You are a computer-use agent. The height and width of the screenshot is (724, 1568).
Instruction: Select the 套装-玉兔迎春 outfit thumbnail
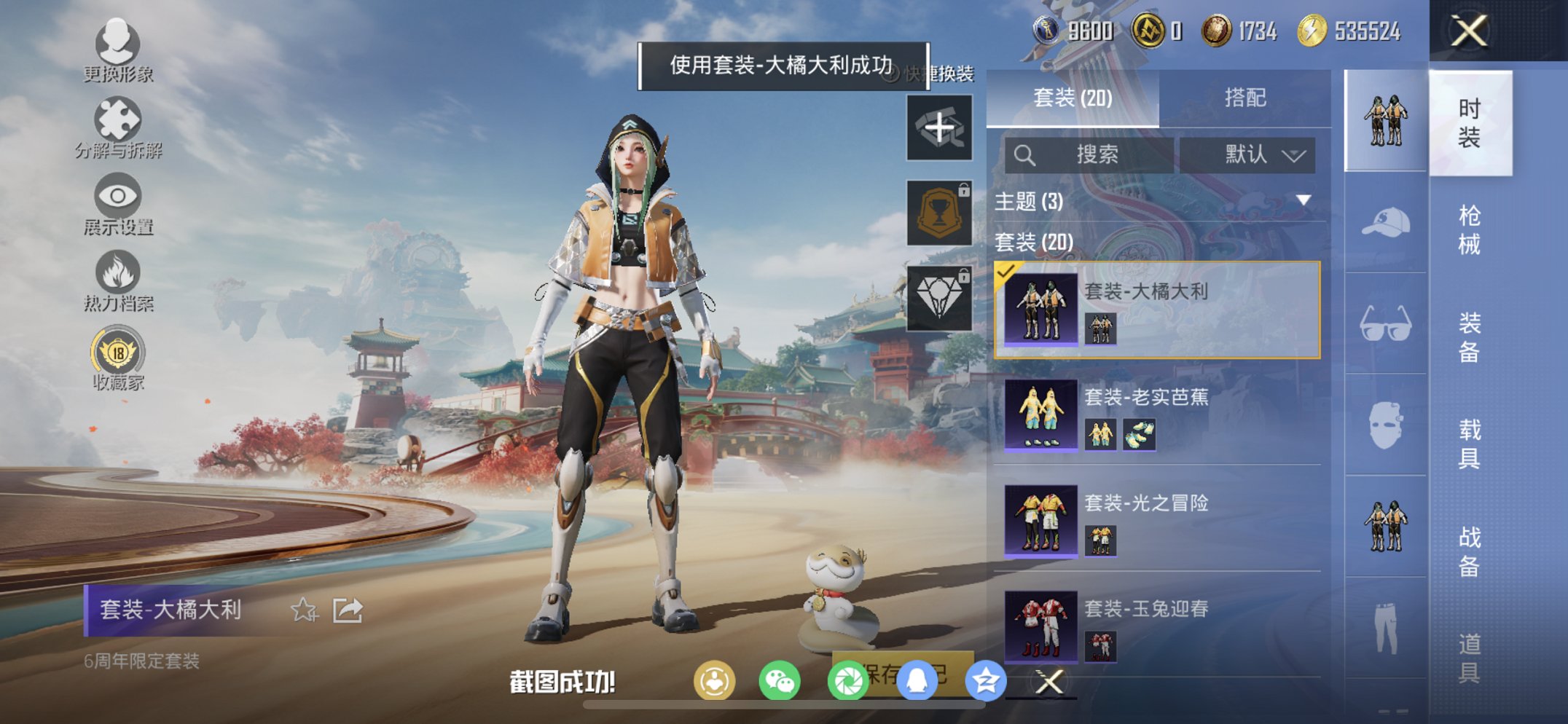pyautogui.click(x=1040, y=626)
